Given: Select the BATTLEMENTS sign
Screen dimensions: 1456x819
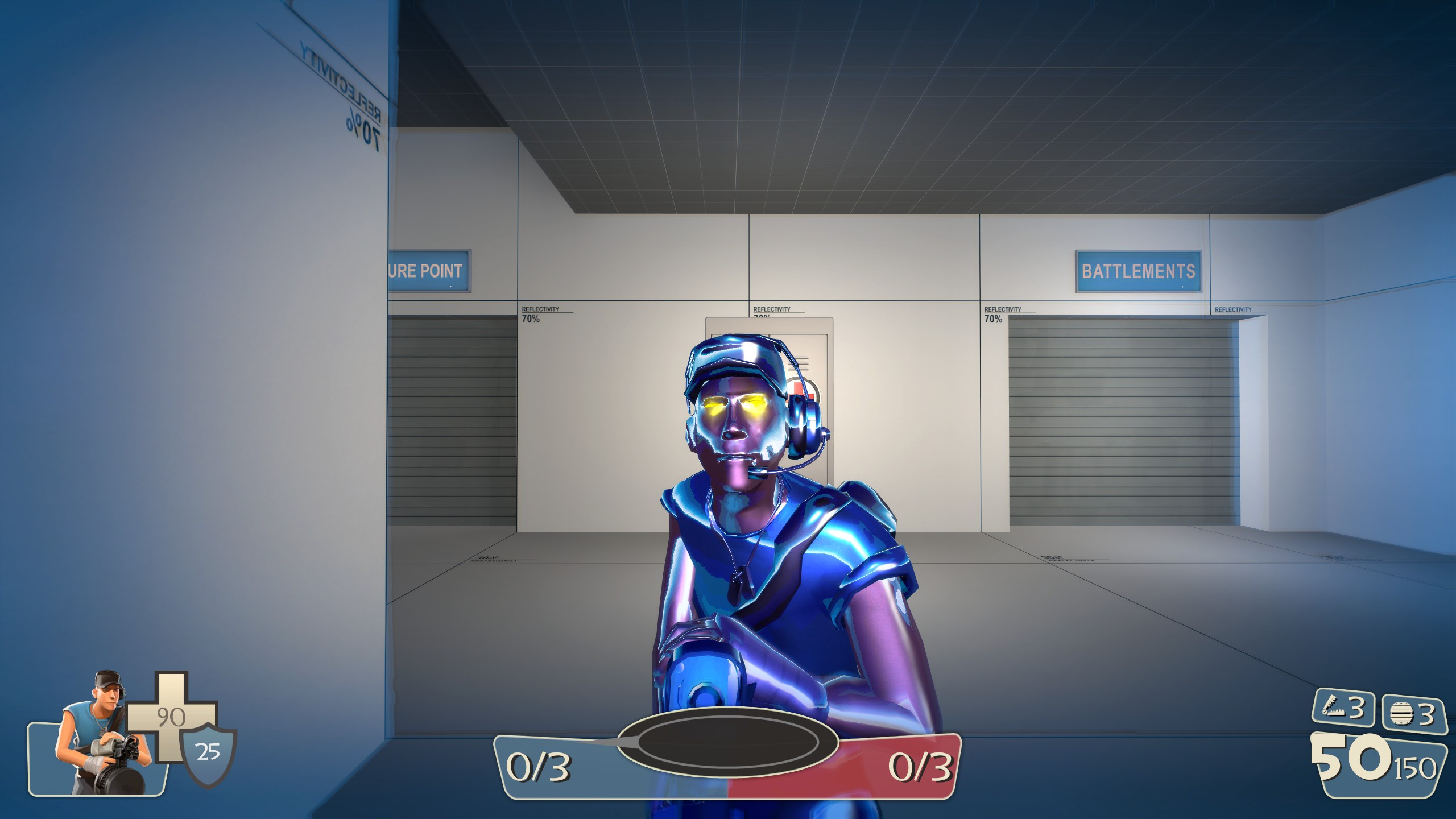Looking at the screenshot, I should point(1136,272).
